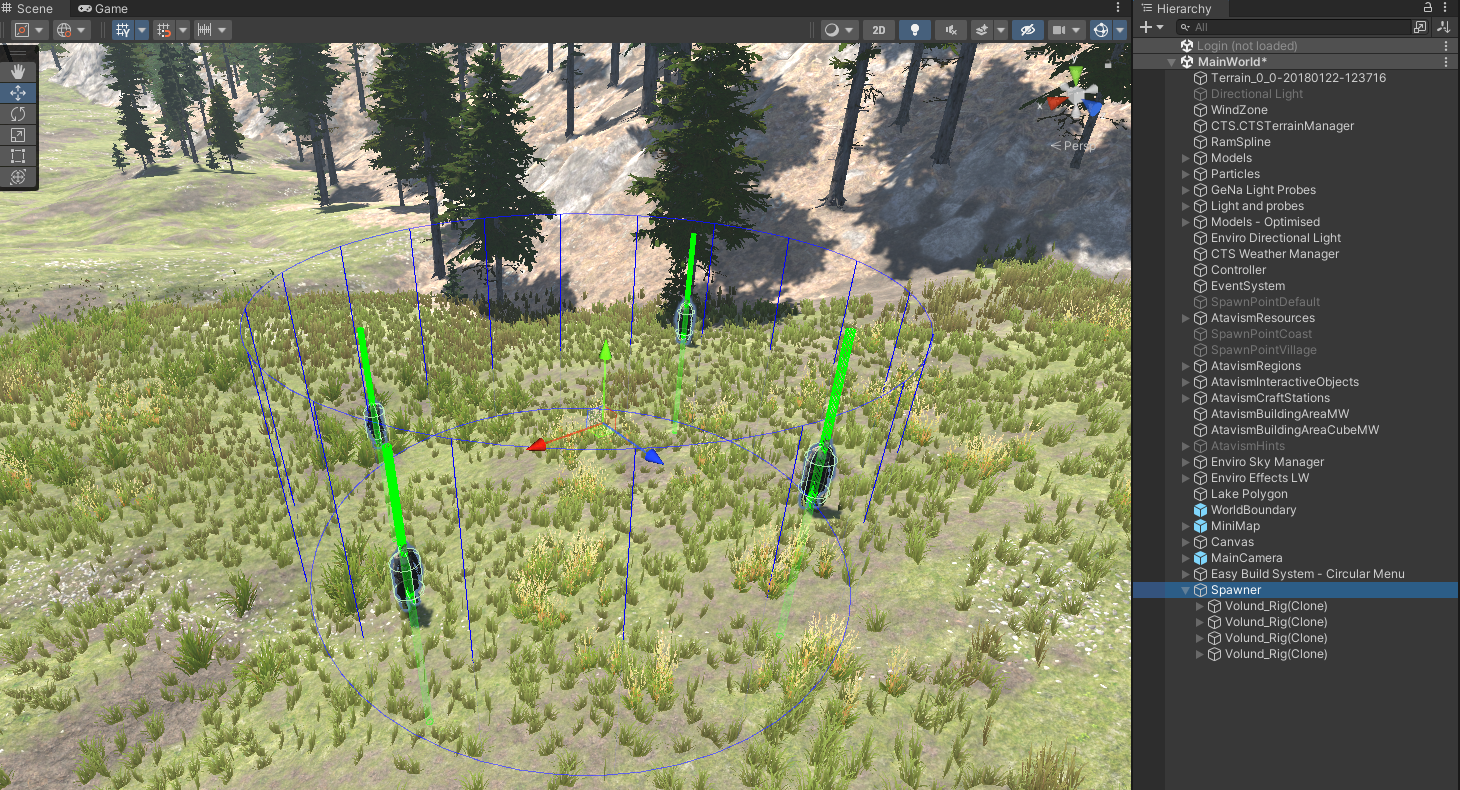This screenshot has height=790, width=1460.
Task: Pick the rect transform tool
Action: [x=18, y=156]
